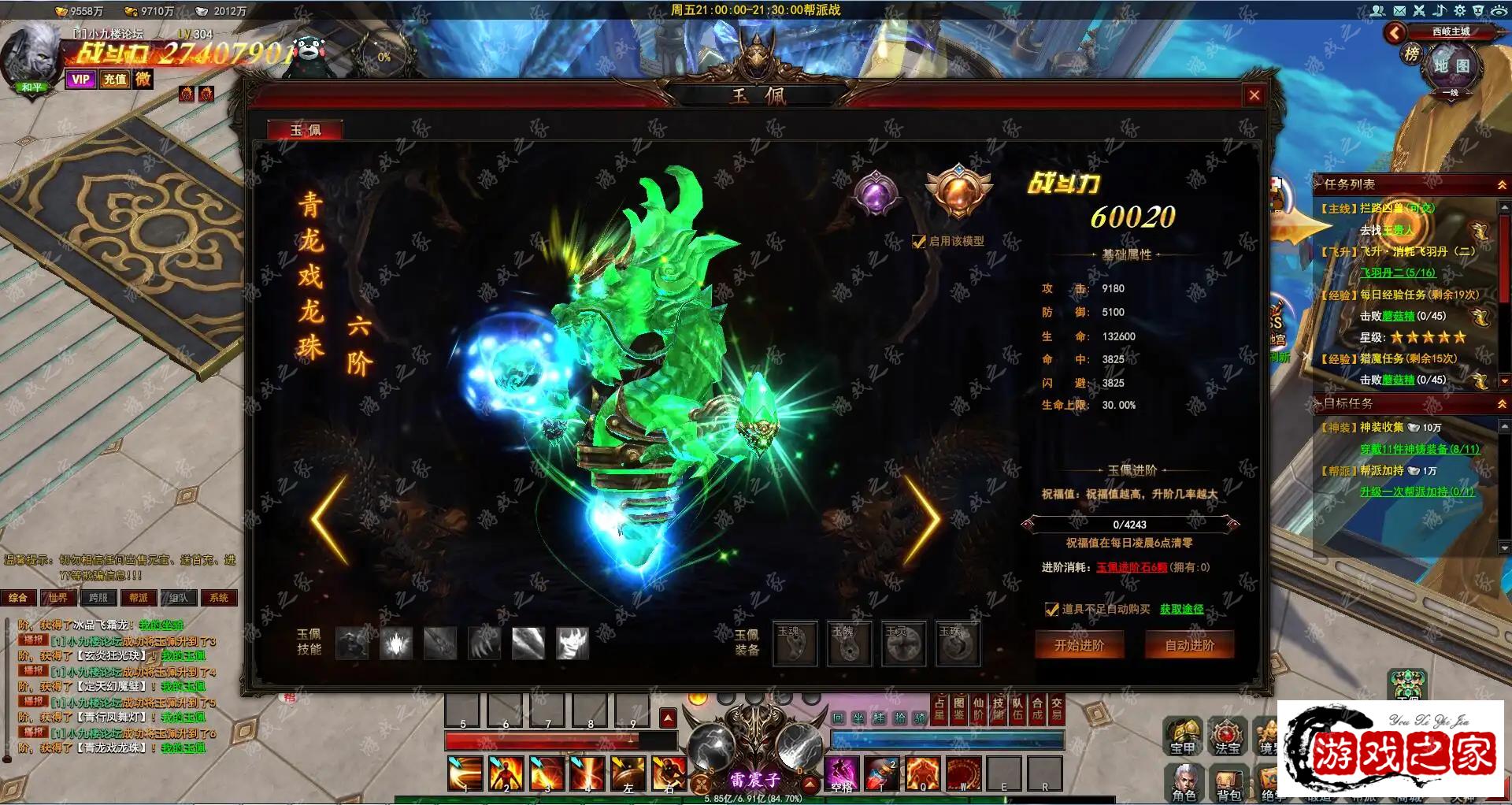This screenshot has height=805, width=1512.
Task: Close the 玉佩 panel
Action: pos(1254,95)
